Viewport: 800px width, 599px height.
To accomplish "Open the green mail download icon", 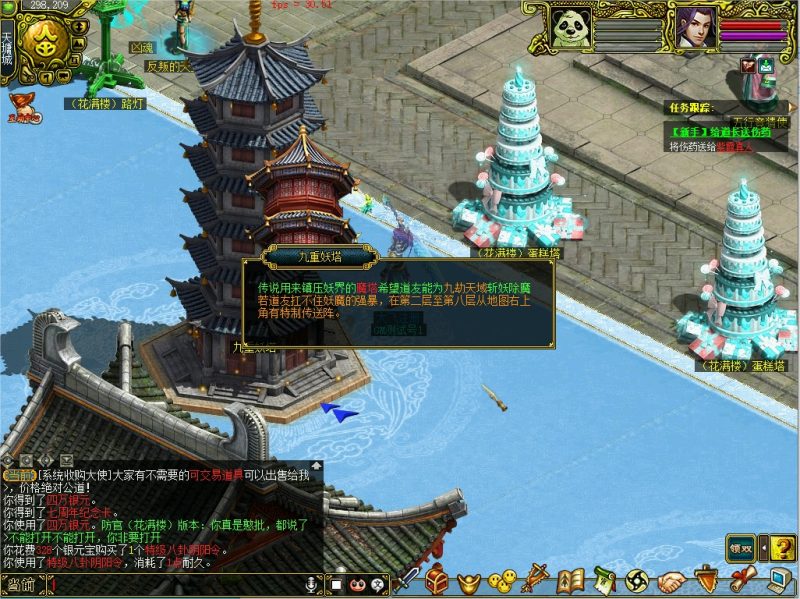I will point(766,66).
